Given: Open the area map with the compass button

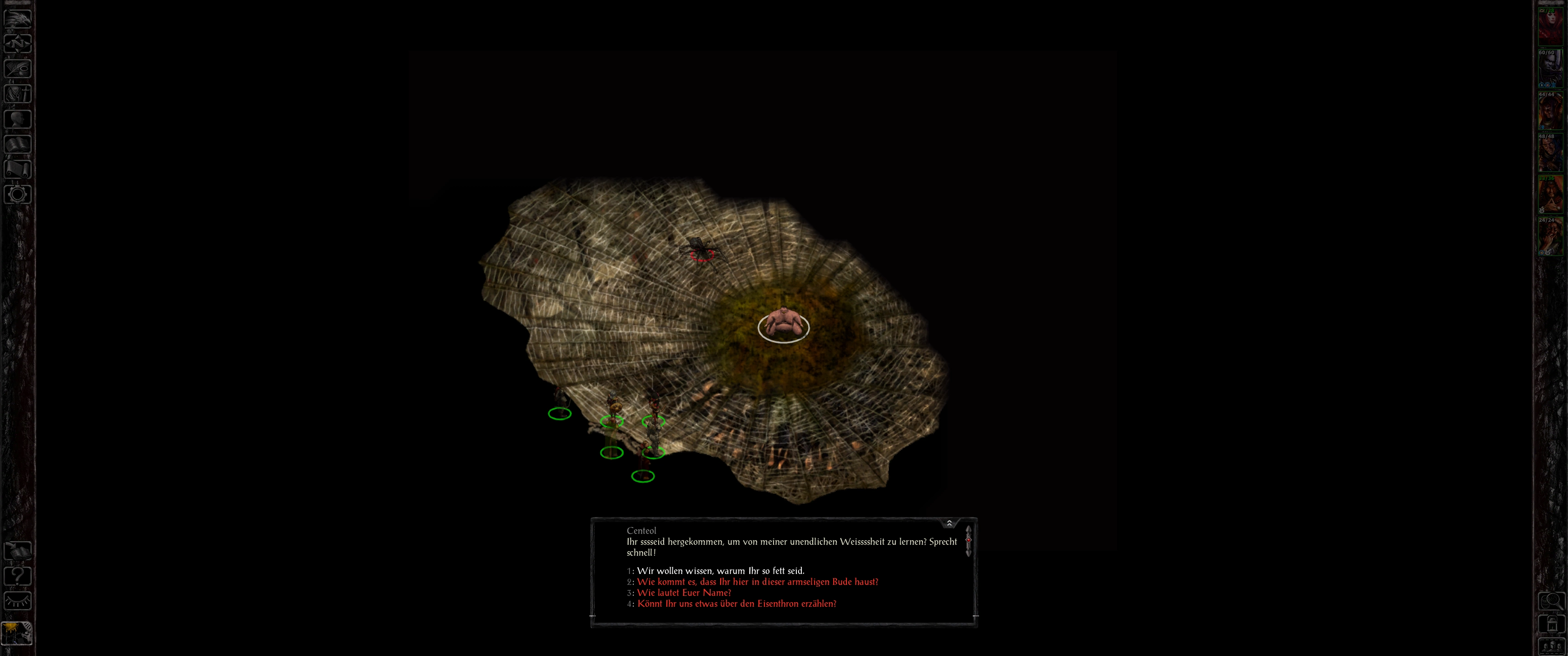Looking at the screenshot, I should (18, 44).
